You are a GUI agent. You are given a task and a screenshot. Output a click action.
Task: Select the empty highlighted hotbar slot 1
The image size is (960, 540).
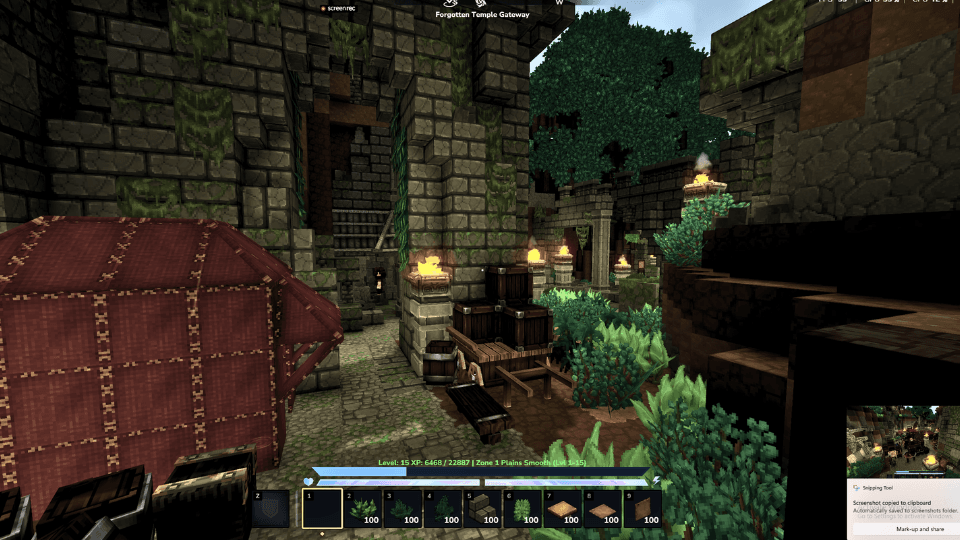click(322, 508)
